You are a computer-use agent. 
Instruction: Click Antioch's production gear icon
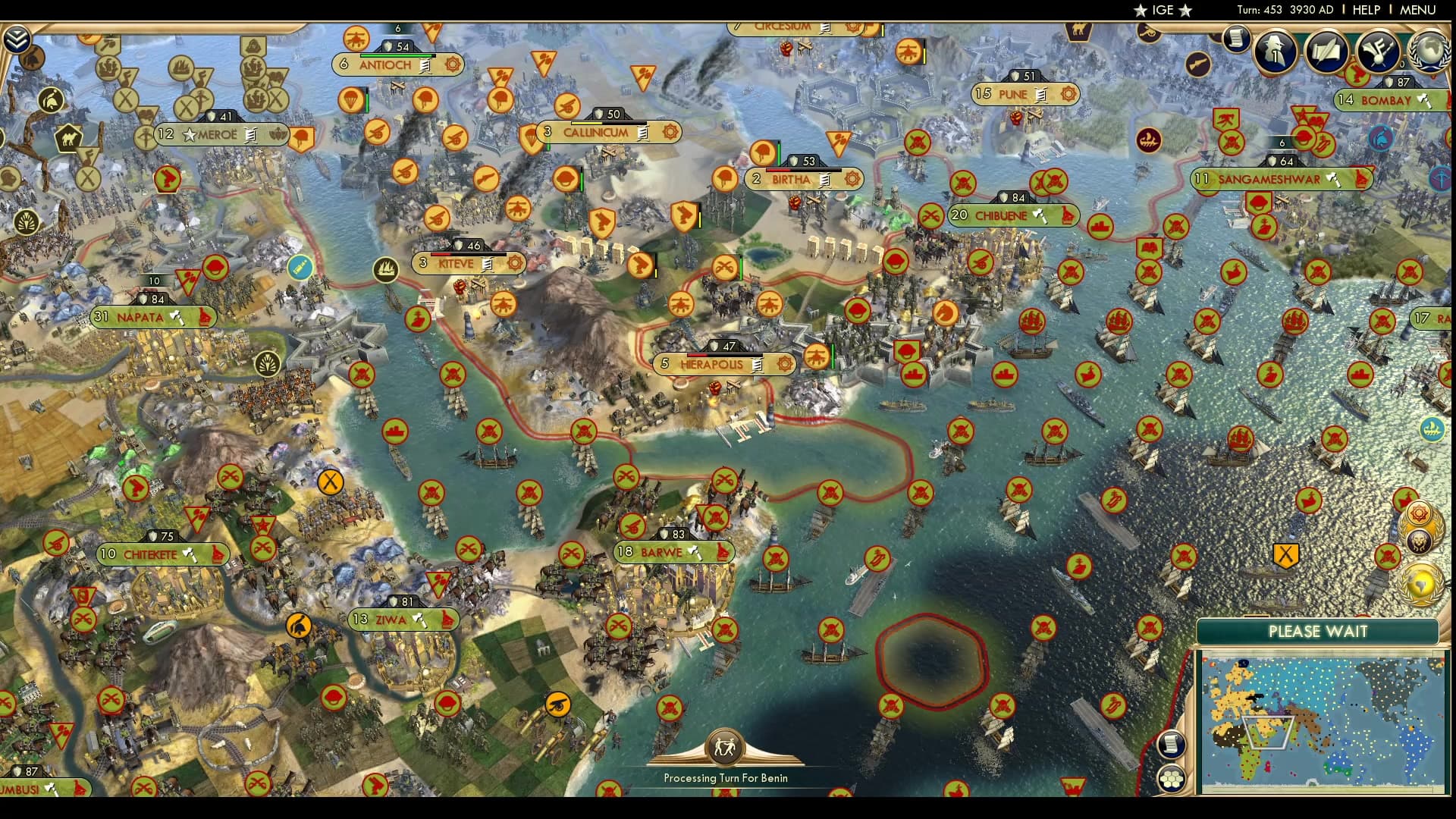453,65
